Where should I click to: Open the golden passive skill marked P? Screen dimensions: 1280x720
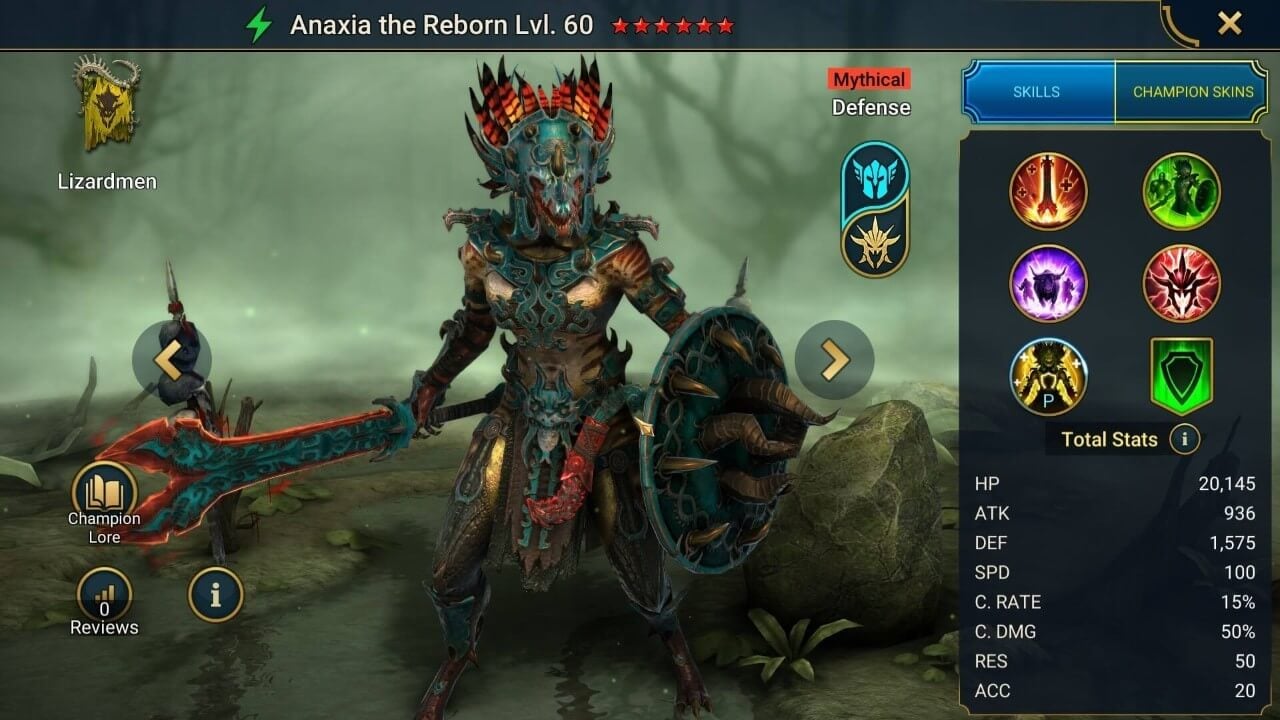(x=1048, y=375)
